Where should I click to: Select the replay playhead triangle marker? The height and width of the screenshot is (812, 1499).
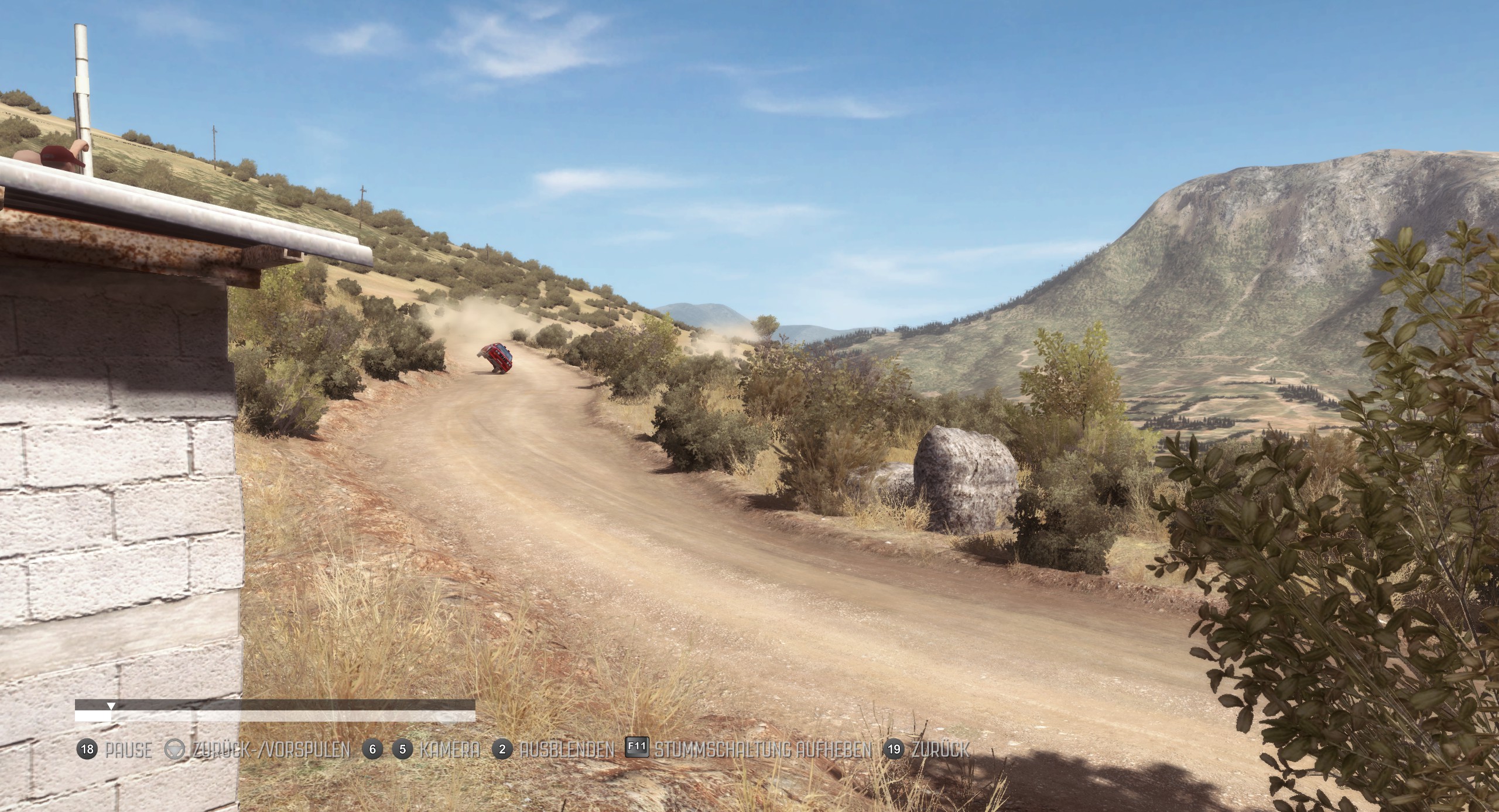click(111, 706)
